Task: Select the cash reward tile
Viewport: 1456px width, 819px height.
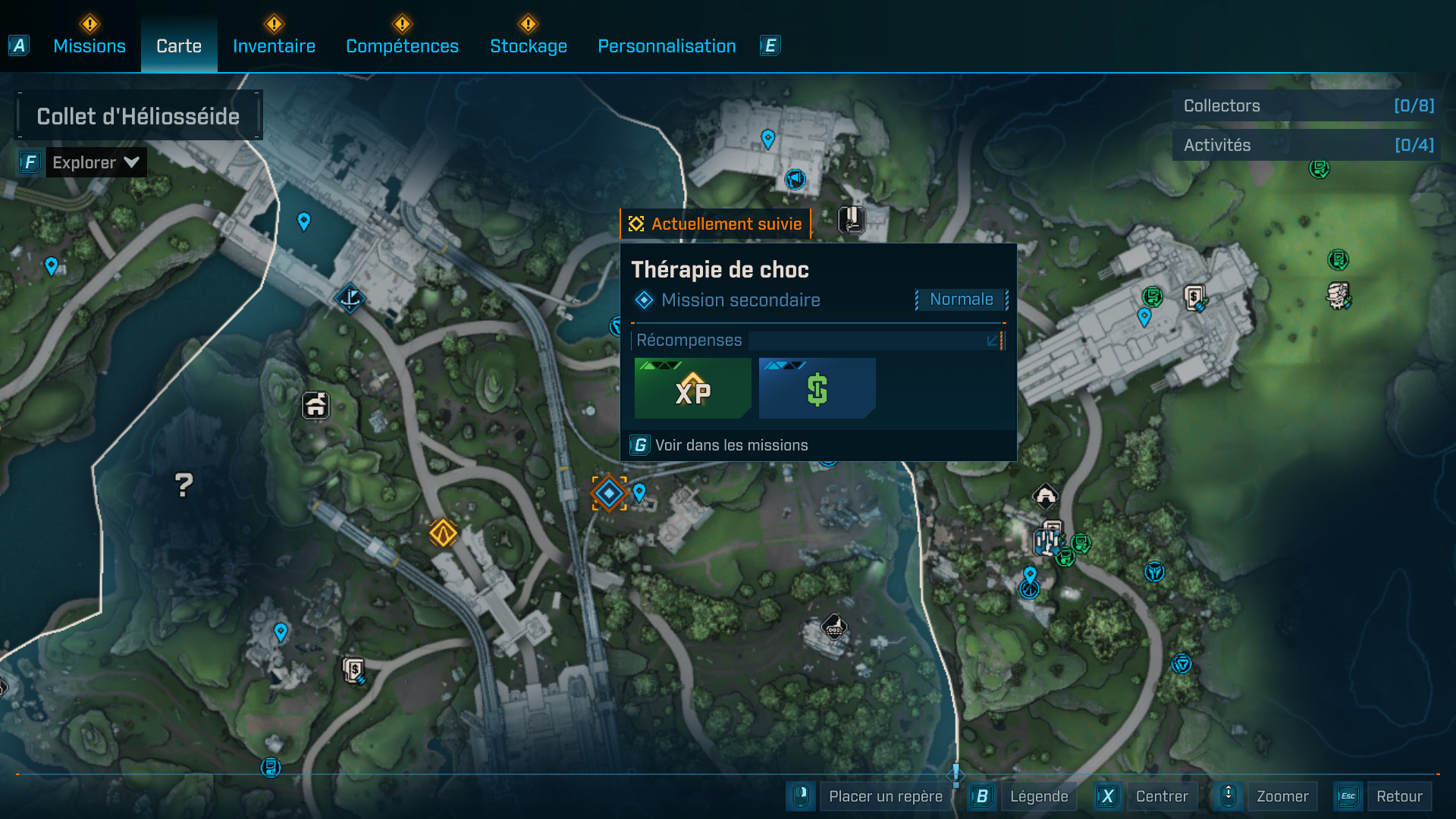Action: tap(817, 388)
